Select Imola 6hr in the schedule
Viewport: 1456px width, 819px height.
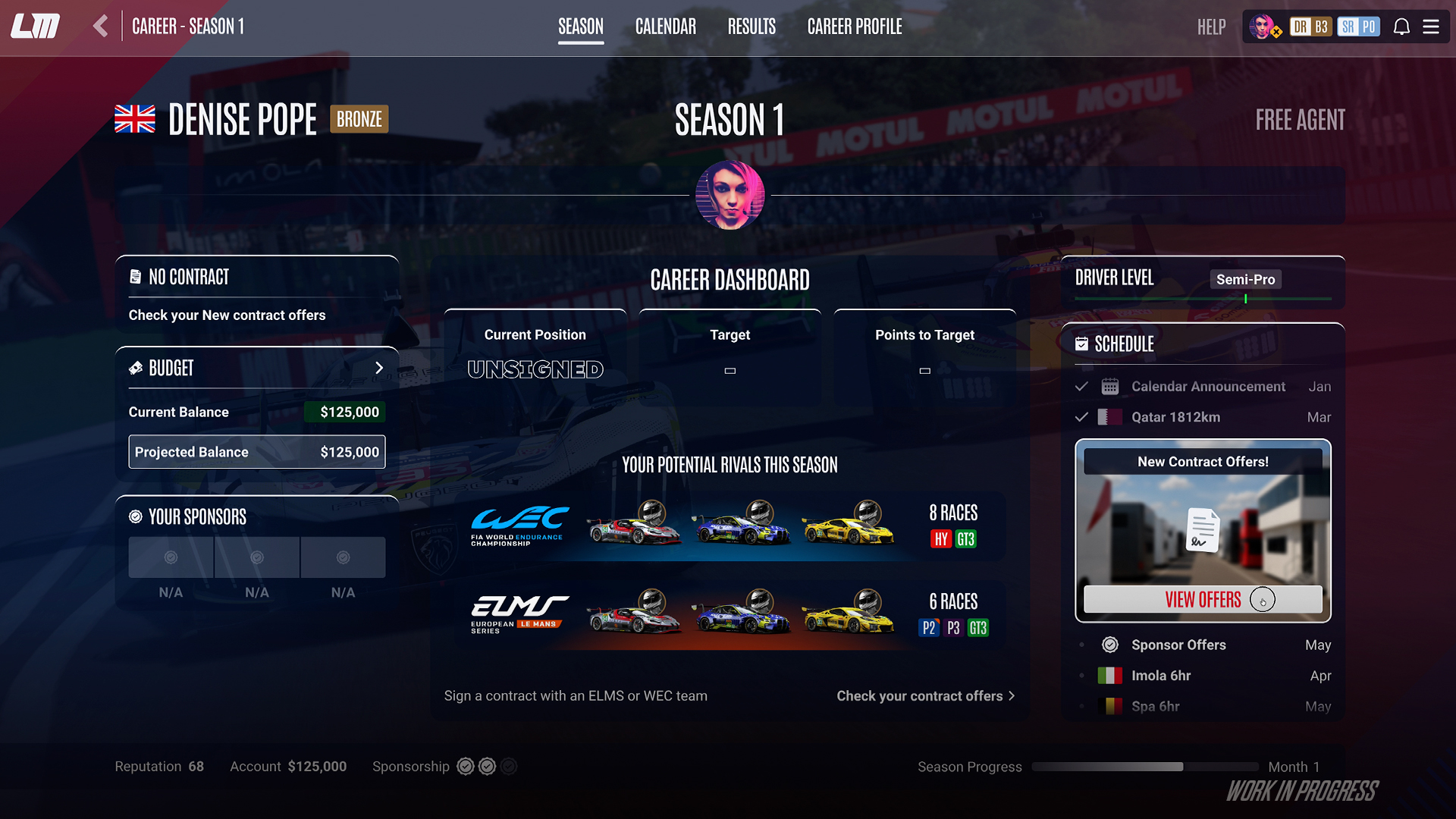click(x=1161, y=675)
